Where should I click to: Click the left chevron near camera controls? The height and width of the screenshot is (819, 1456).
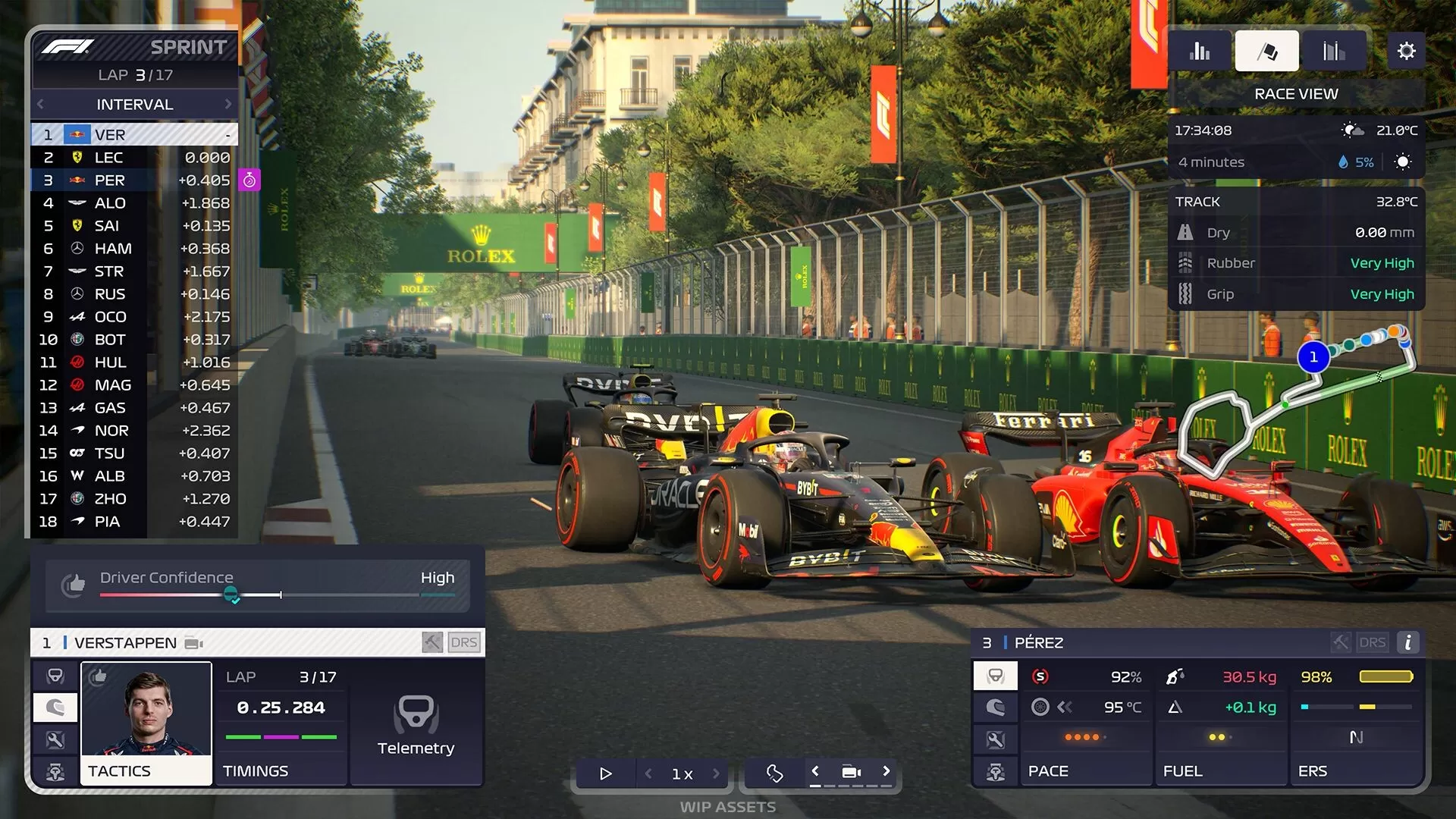click(x=815, y=770)
